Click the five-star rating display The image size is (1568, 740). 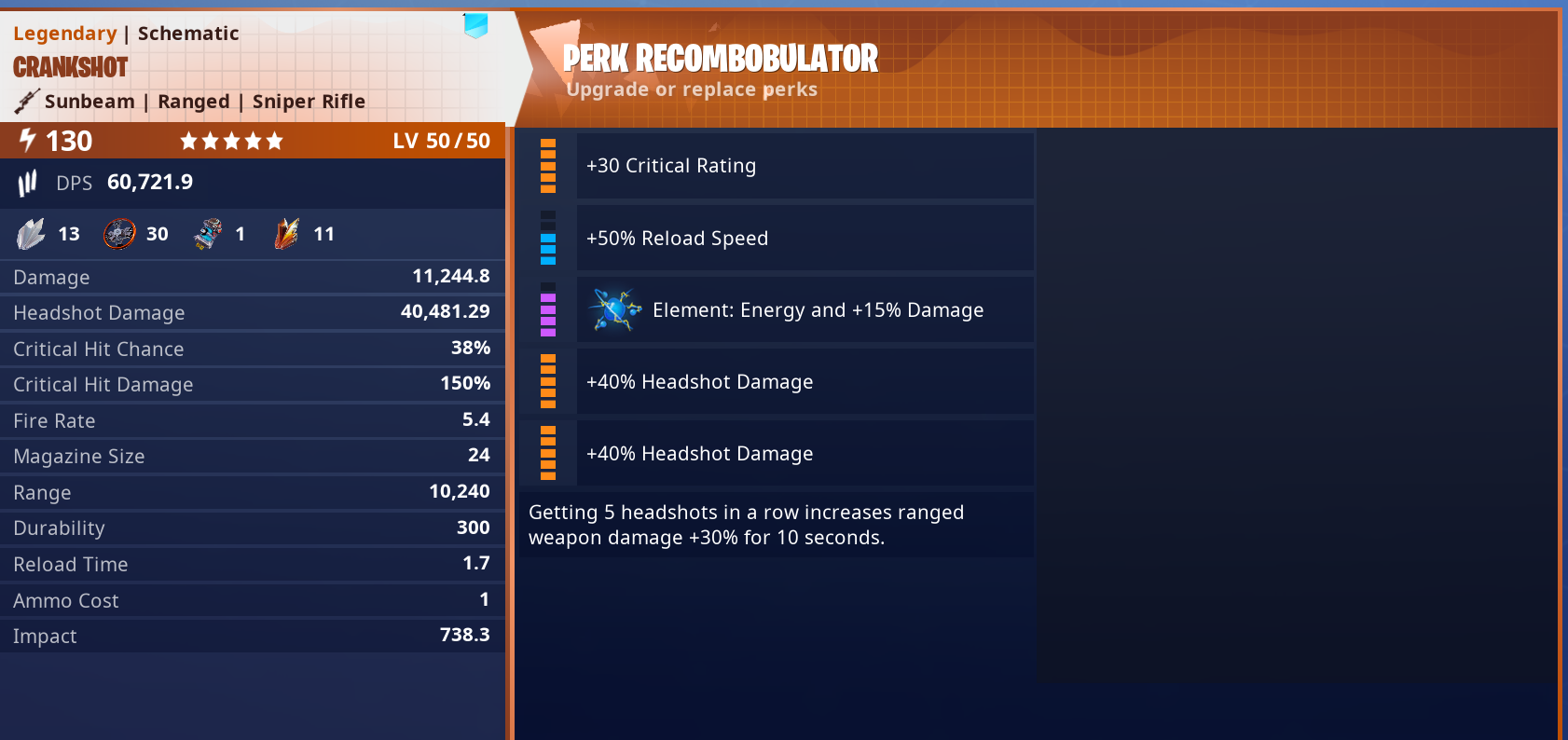point(231,140)
